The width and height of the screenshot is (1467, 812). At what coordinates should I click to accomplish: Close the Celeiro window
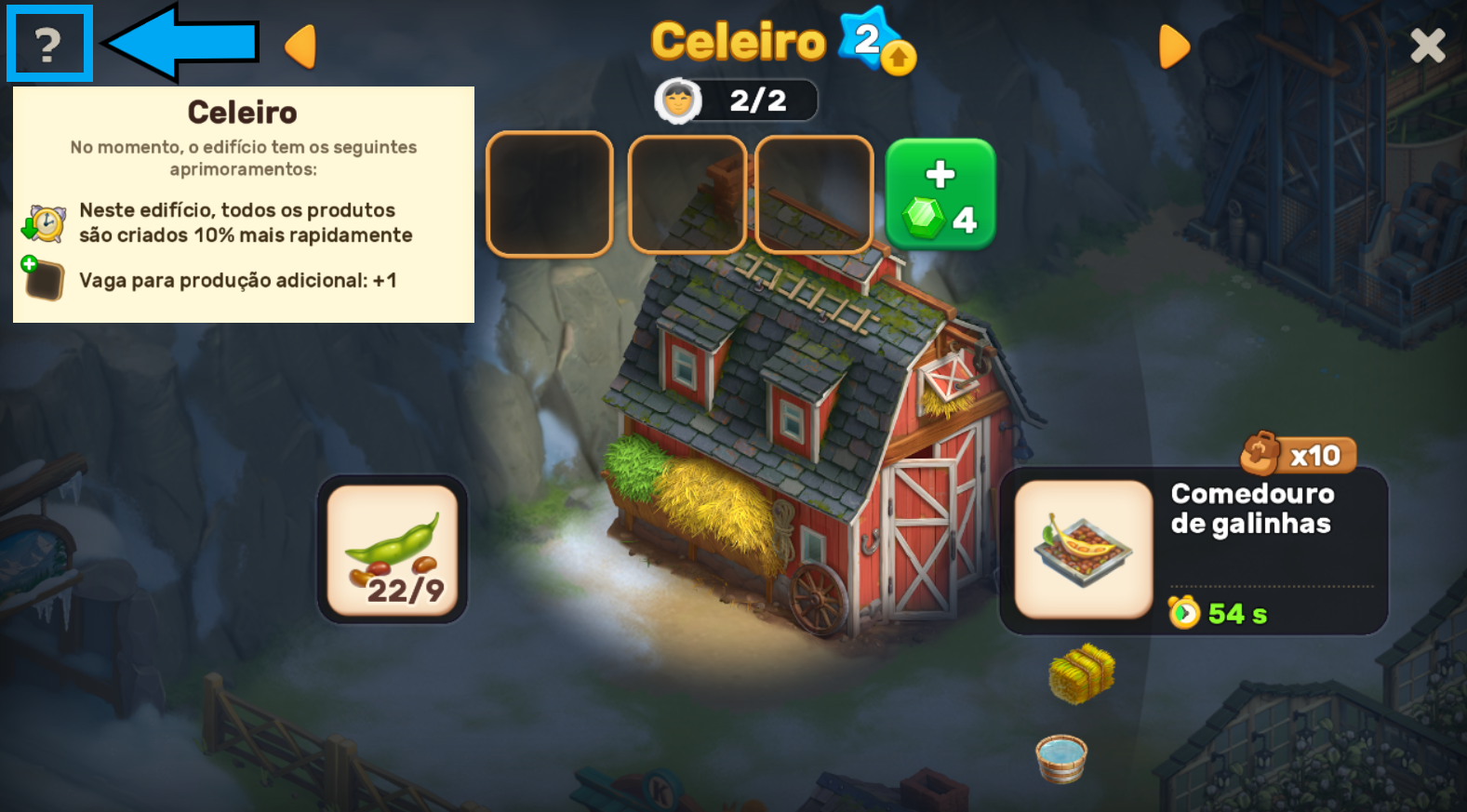pos(1427,45)
